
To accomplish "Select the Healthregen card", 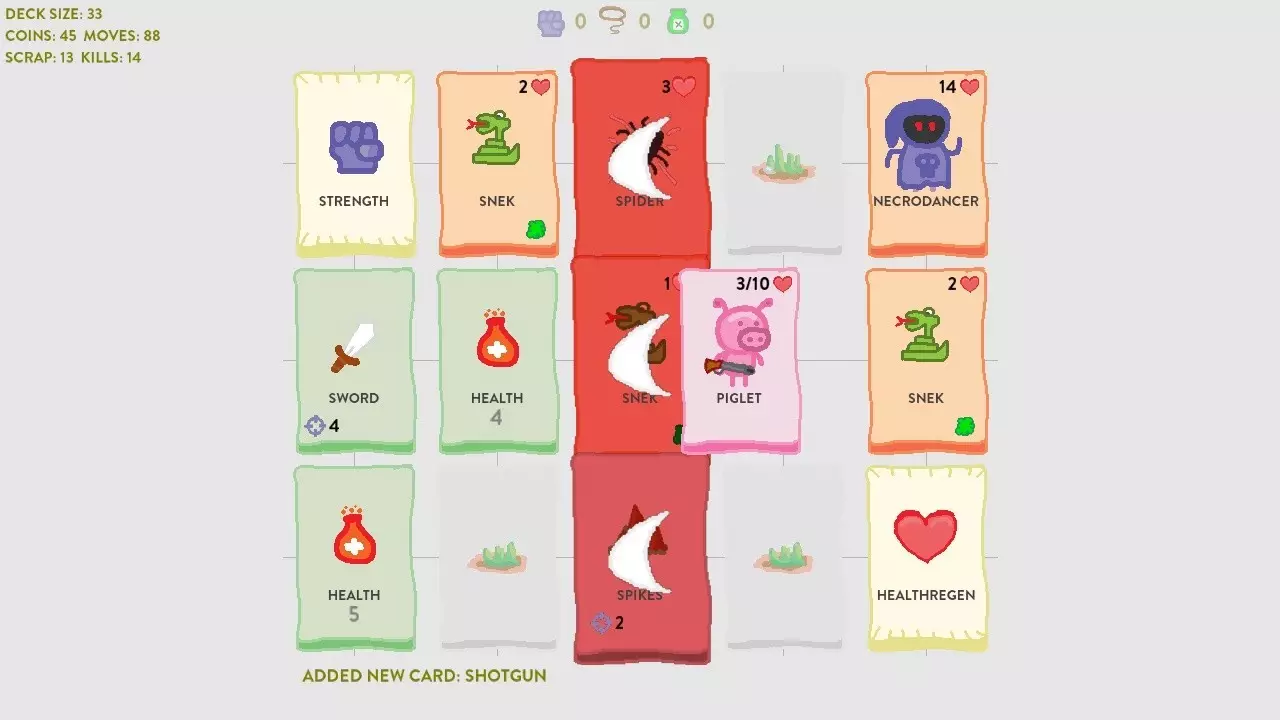I will [x=926, y=555].
